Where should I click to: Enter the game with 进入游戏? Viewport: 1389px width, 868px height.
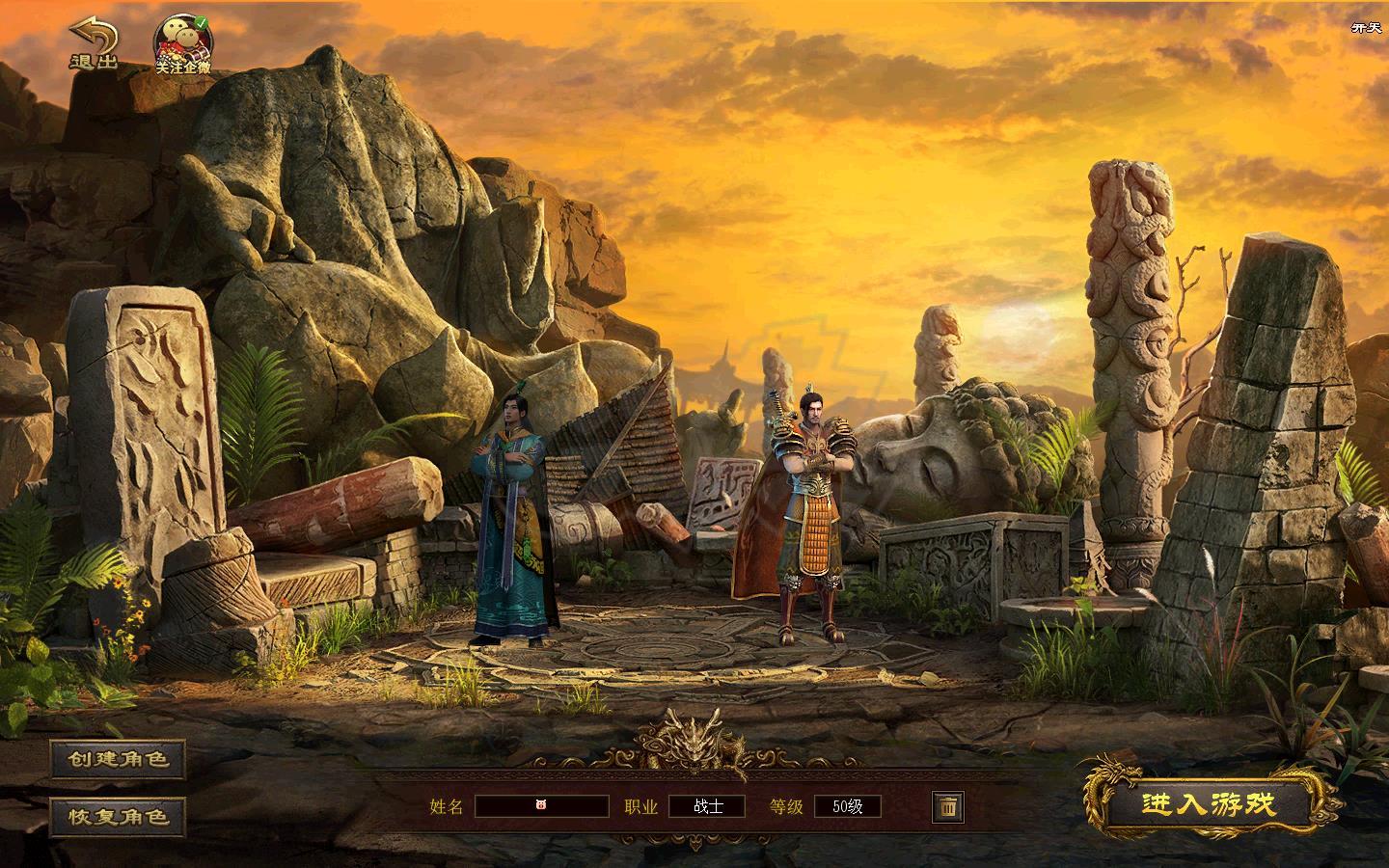1208,804
